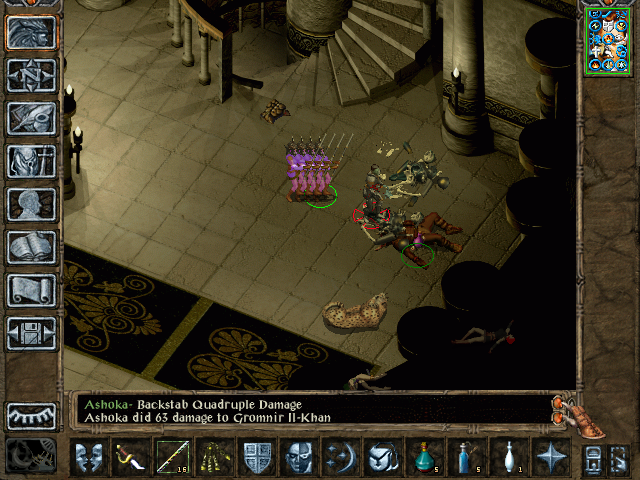Open the area map screen
Viewport: 640px width, 480px height.
click(x=31, y=75)
